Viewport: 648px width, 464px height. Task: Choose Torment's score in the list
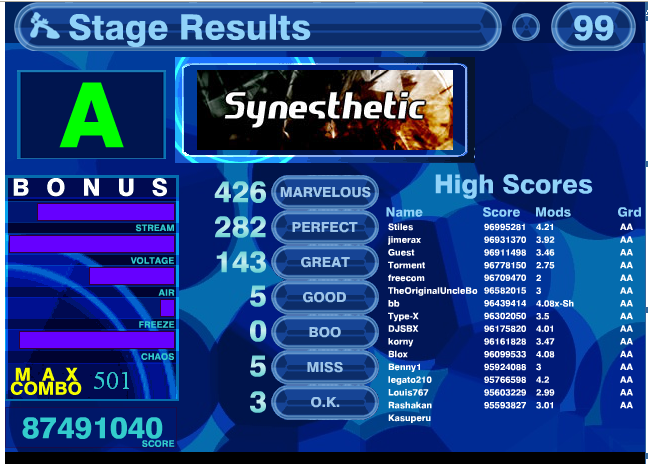[x=510, y=266]
